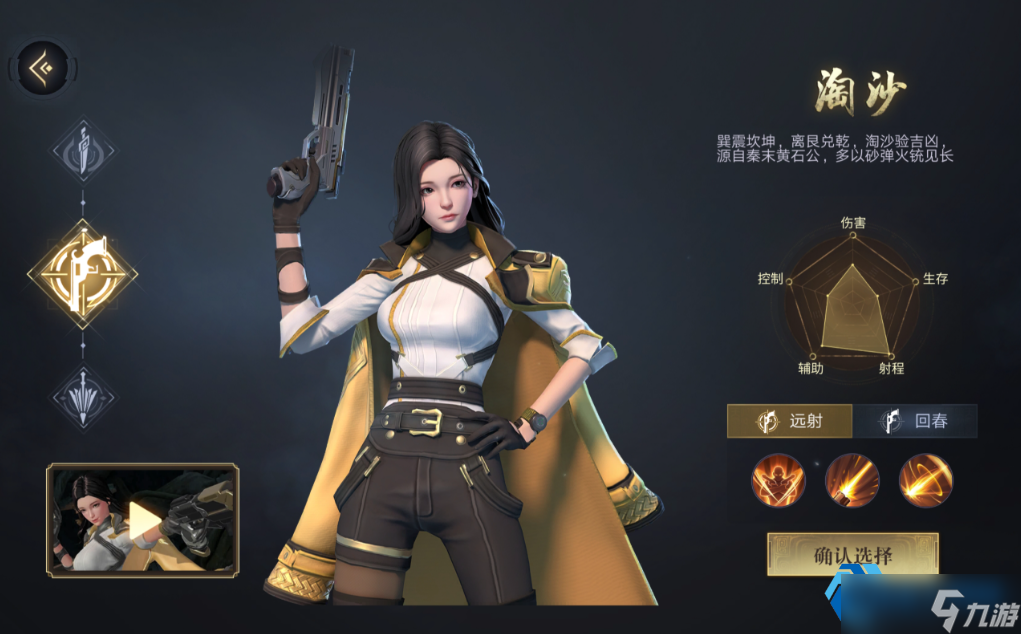Show the swirling golden ring skill

(925, 480)
